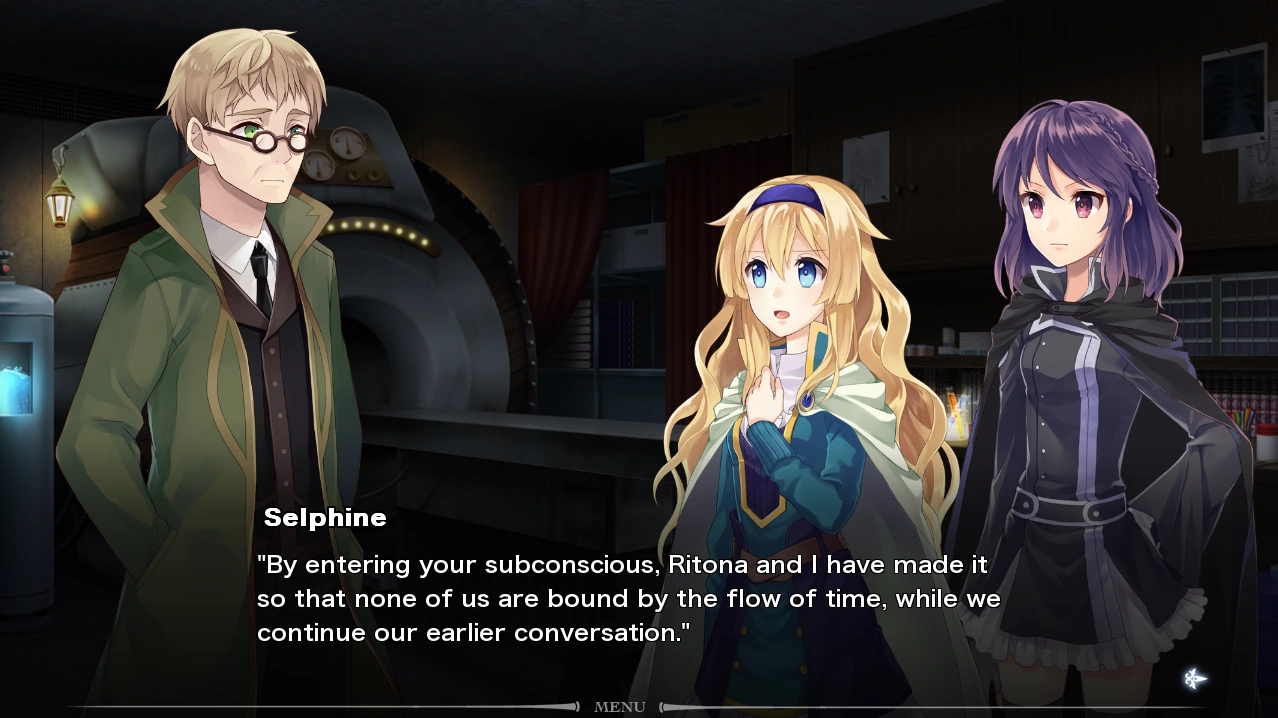Open the MENU at the bottom bar
The image size is (1278, 718).
tap(620, 707)
